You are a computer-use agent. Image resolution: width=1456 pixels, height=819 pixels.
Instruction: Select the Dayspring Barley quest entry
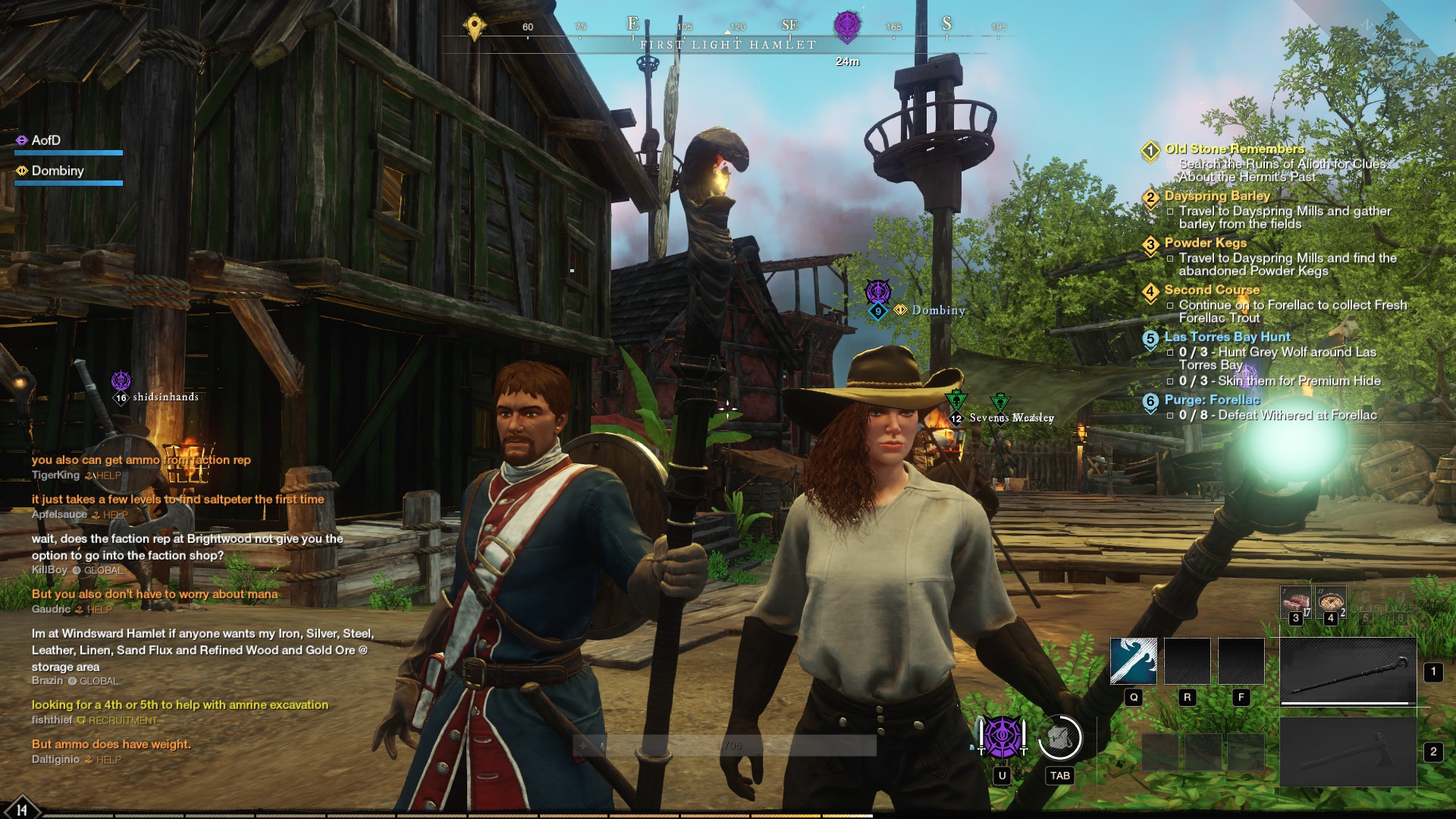point(1216,196)
